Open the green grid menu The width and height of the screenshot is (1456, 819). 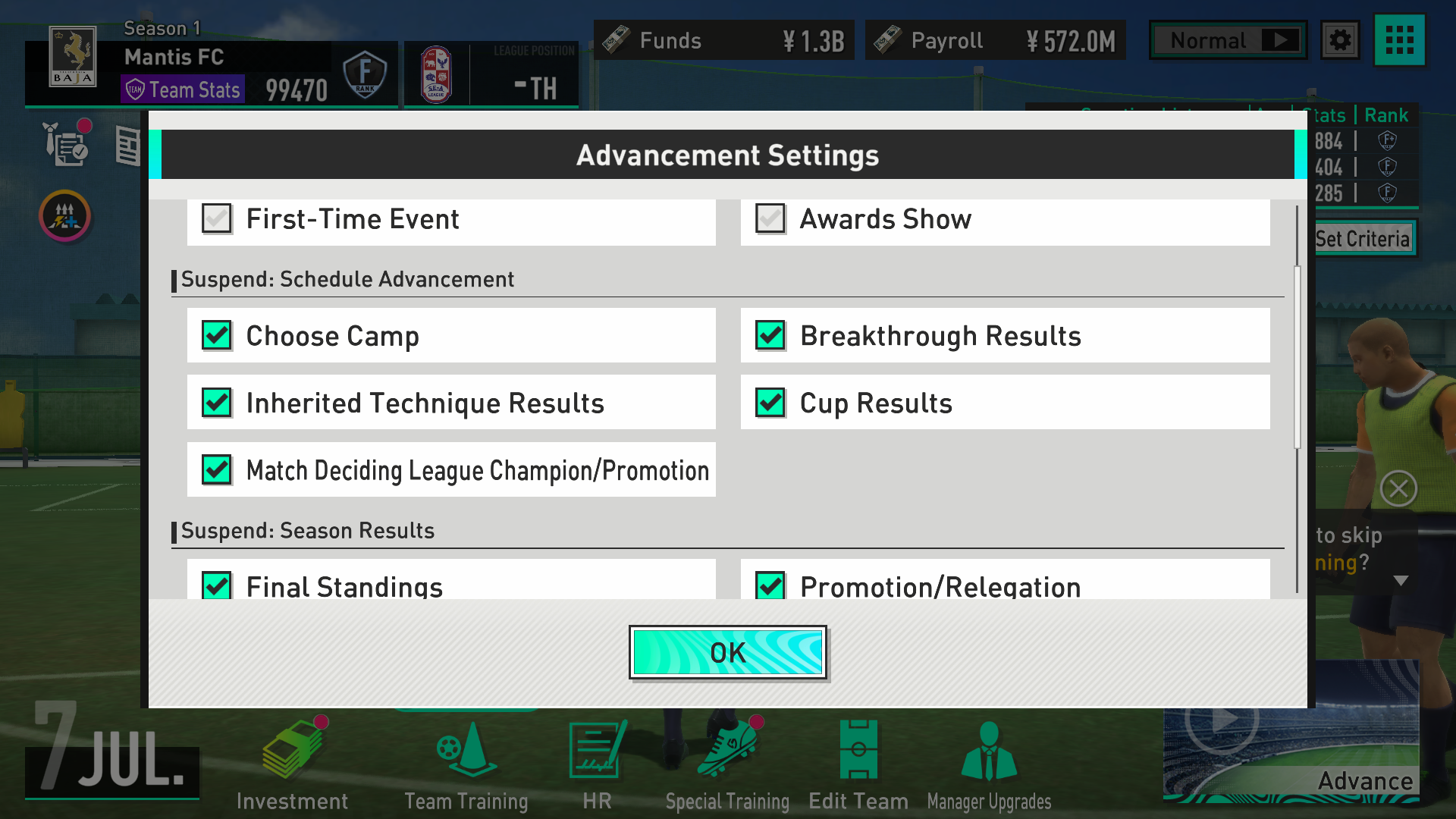(1399, 40)
